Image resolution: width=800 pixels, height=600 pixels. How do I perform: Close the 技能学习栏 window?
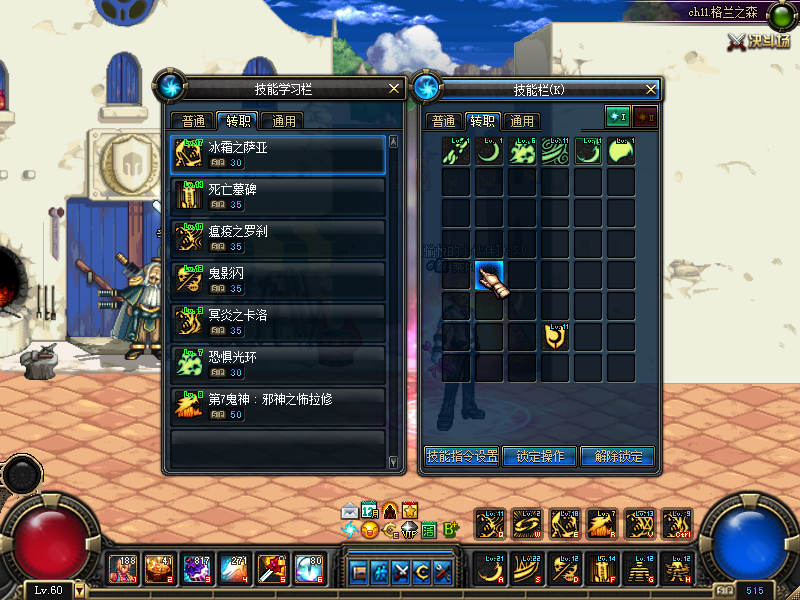tap(395, 88)
